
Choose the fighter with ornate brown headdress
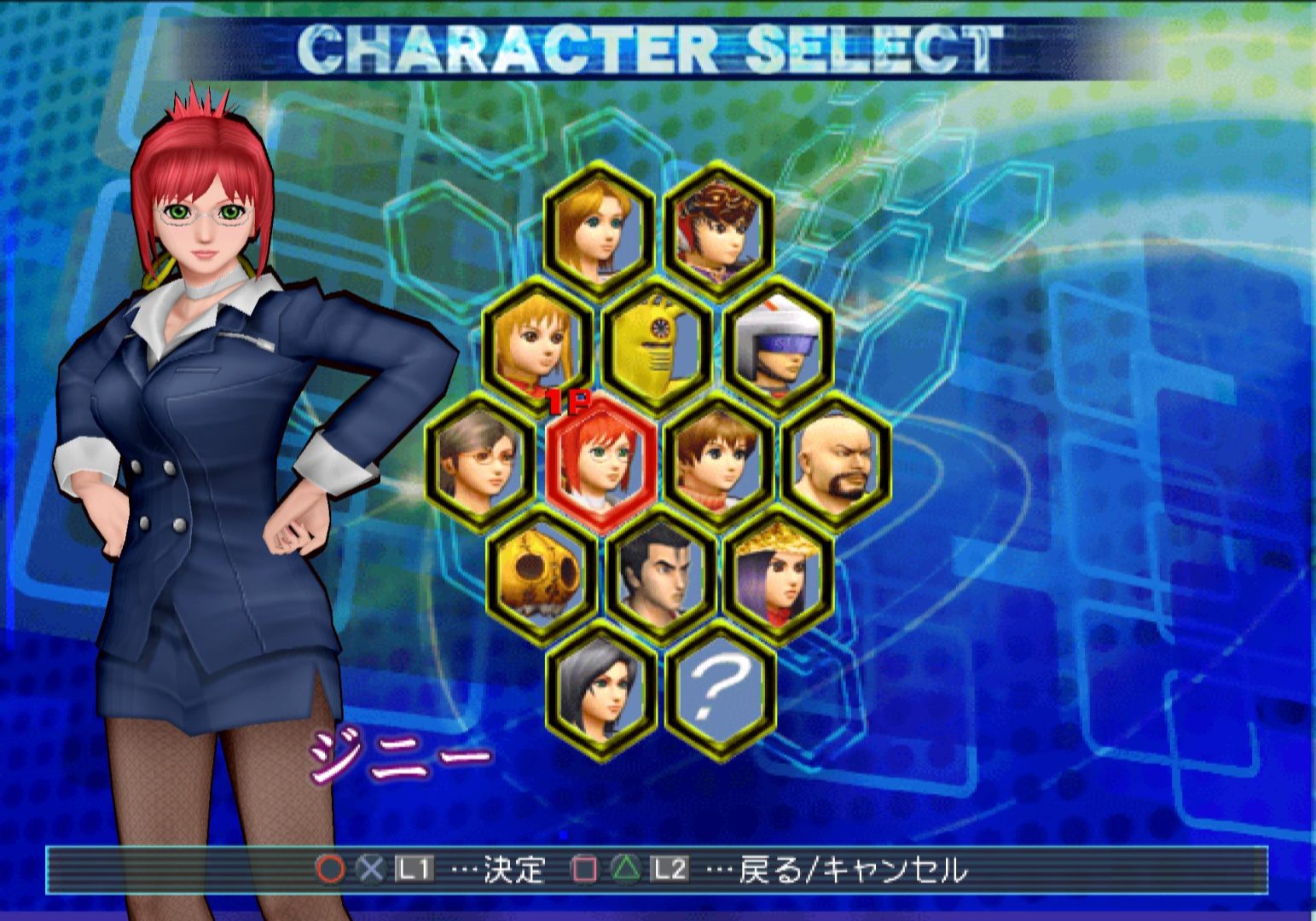(x=719, y=224)
